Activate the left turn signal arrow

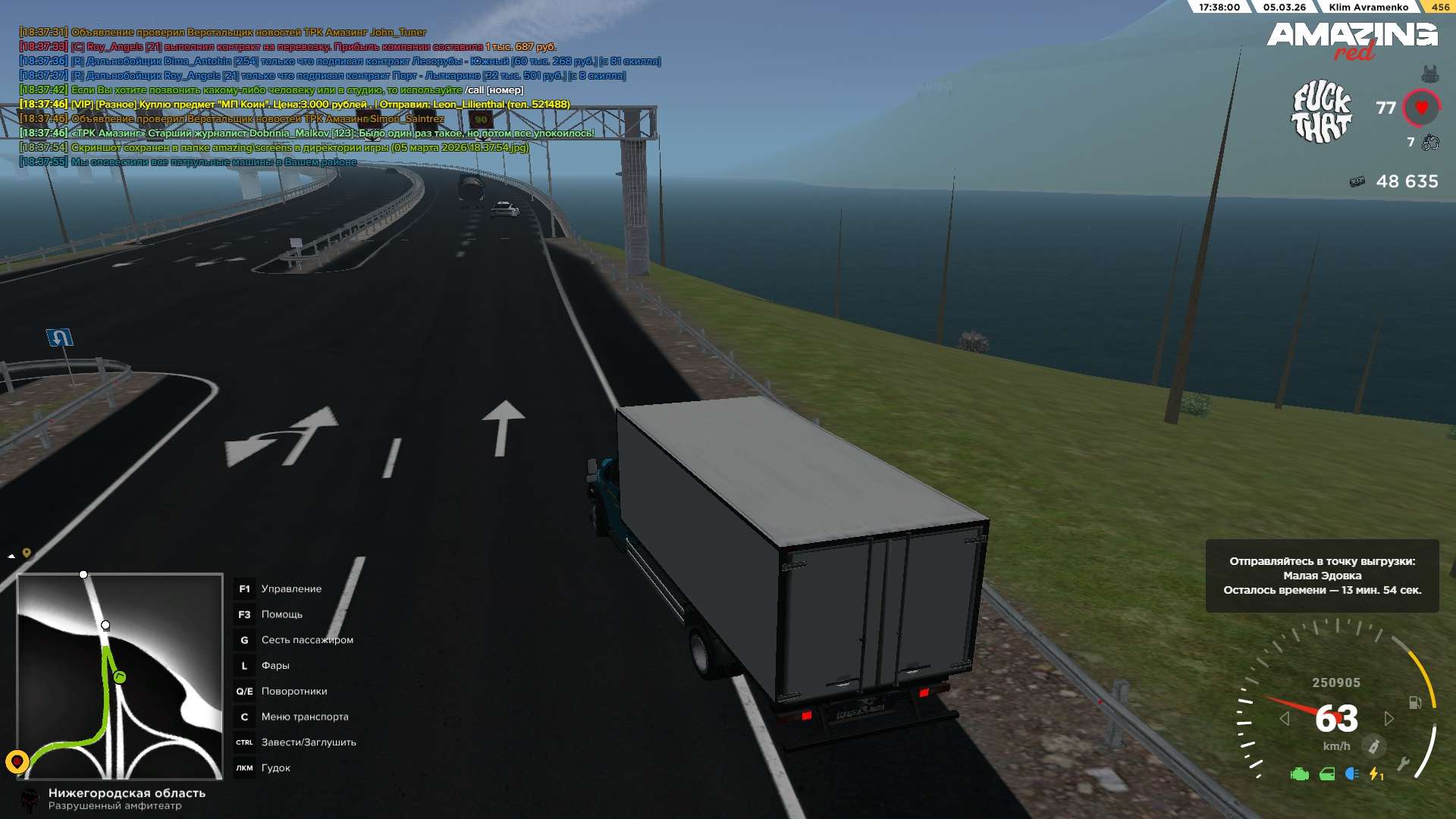point(1284,718)
